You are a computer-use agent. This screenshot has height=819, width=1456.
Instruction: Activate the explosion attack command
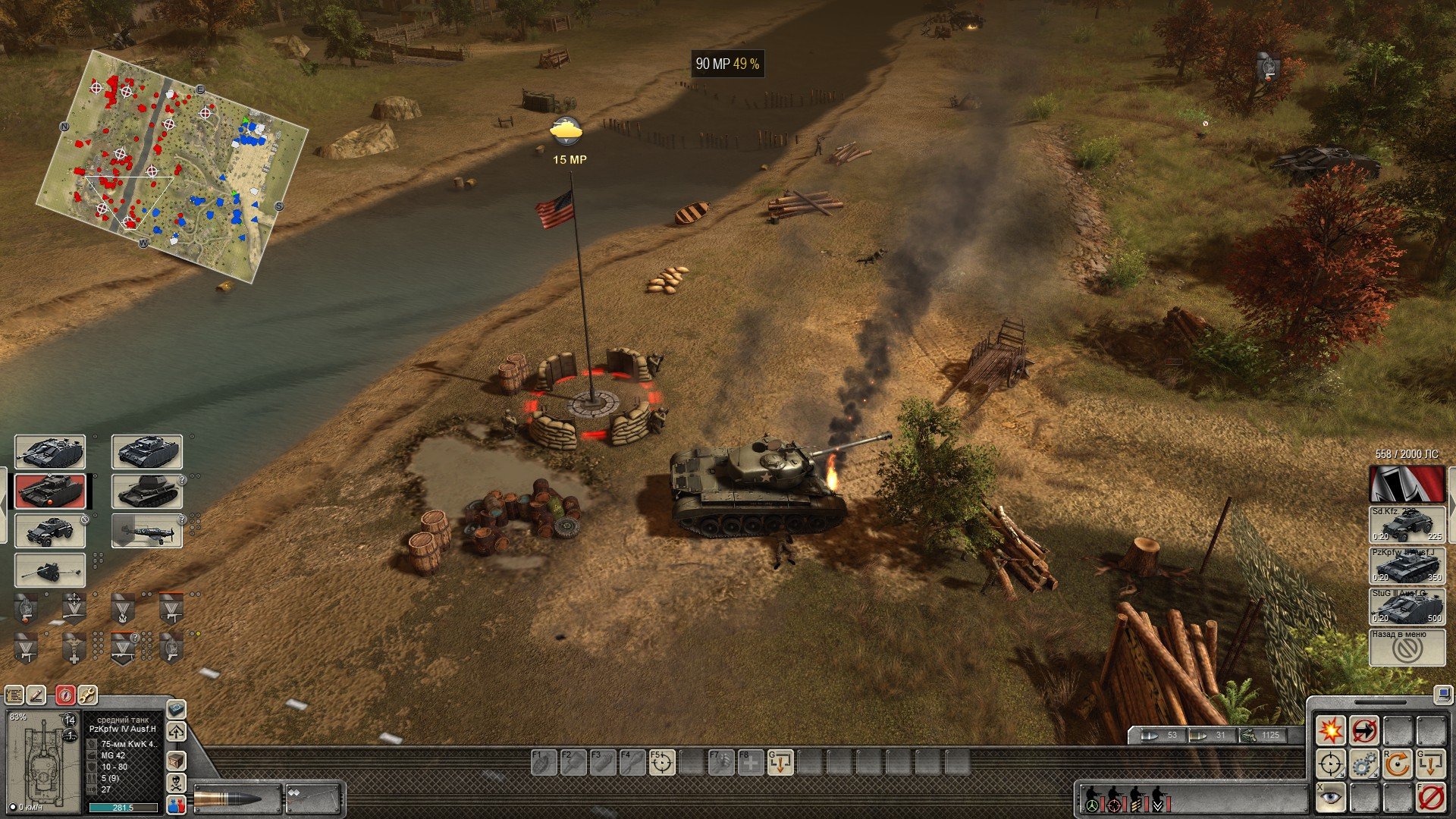point(1330,731)
